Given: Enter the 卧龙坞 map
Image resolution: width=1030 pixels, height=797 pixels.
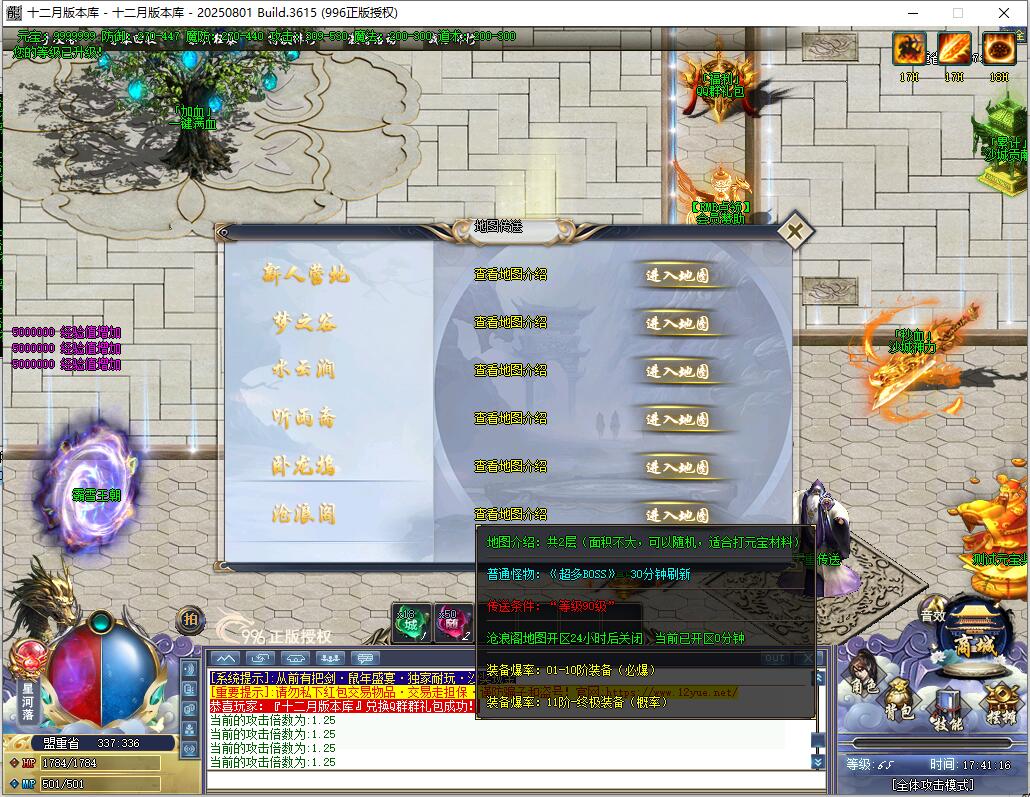Looking at the screenshot, I should tap(677, 467).
